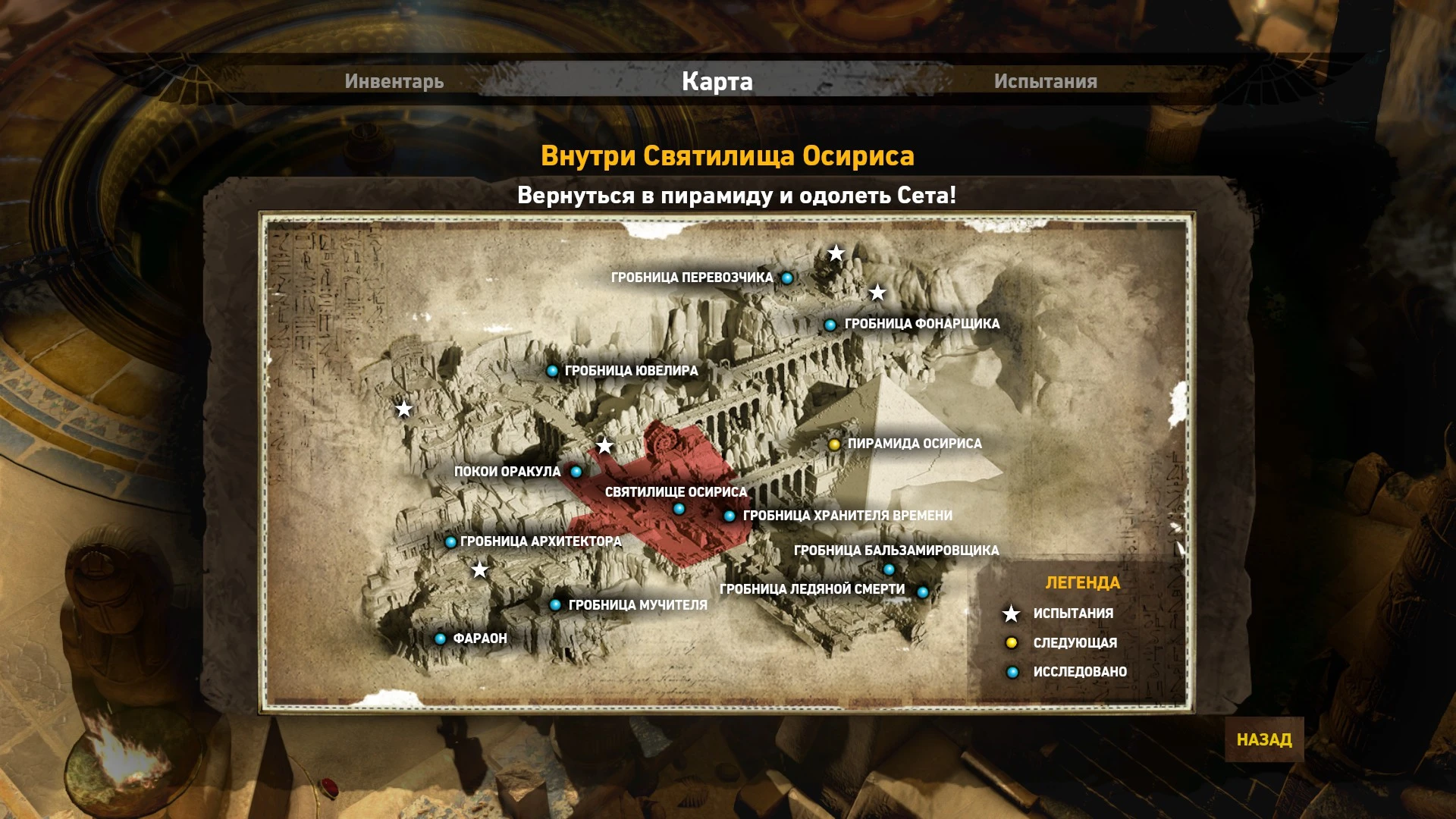Select the Гробница Перевозчика map marker
Image resolution: width=1456 pixels, height=819 pixels.
(x=787, y=277)
